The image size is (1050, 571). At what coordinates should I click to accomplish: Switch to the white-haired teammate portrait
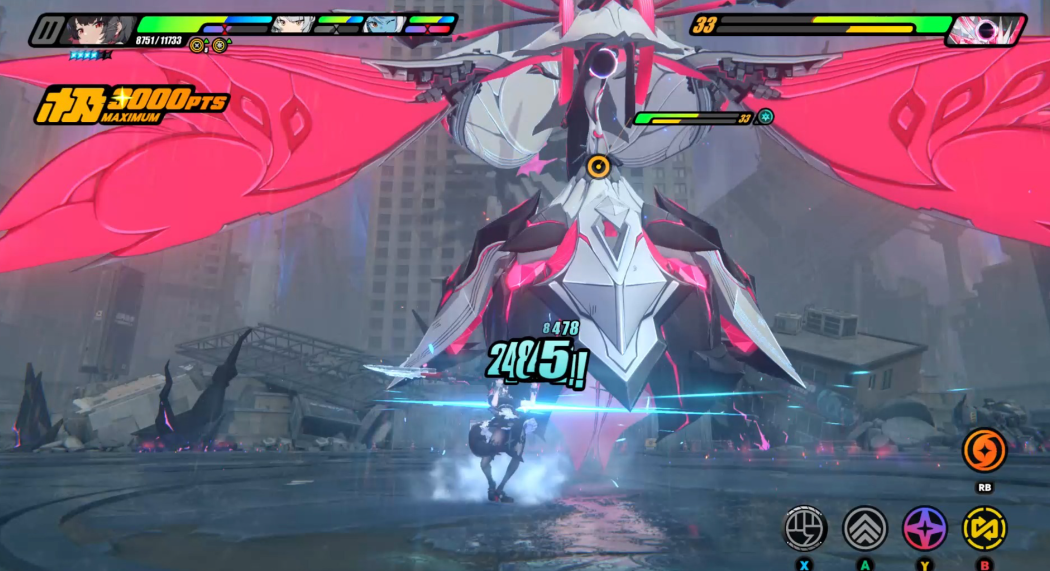click(288, 24)
